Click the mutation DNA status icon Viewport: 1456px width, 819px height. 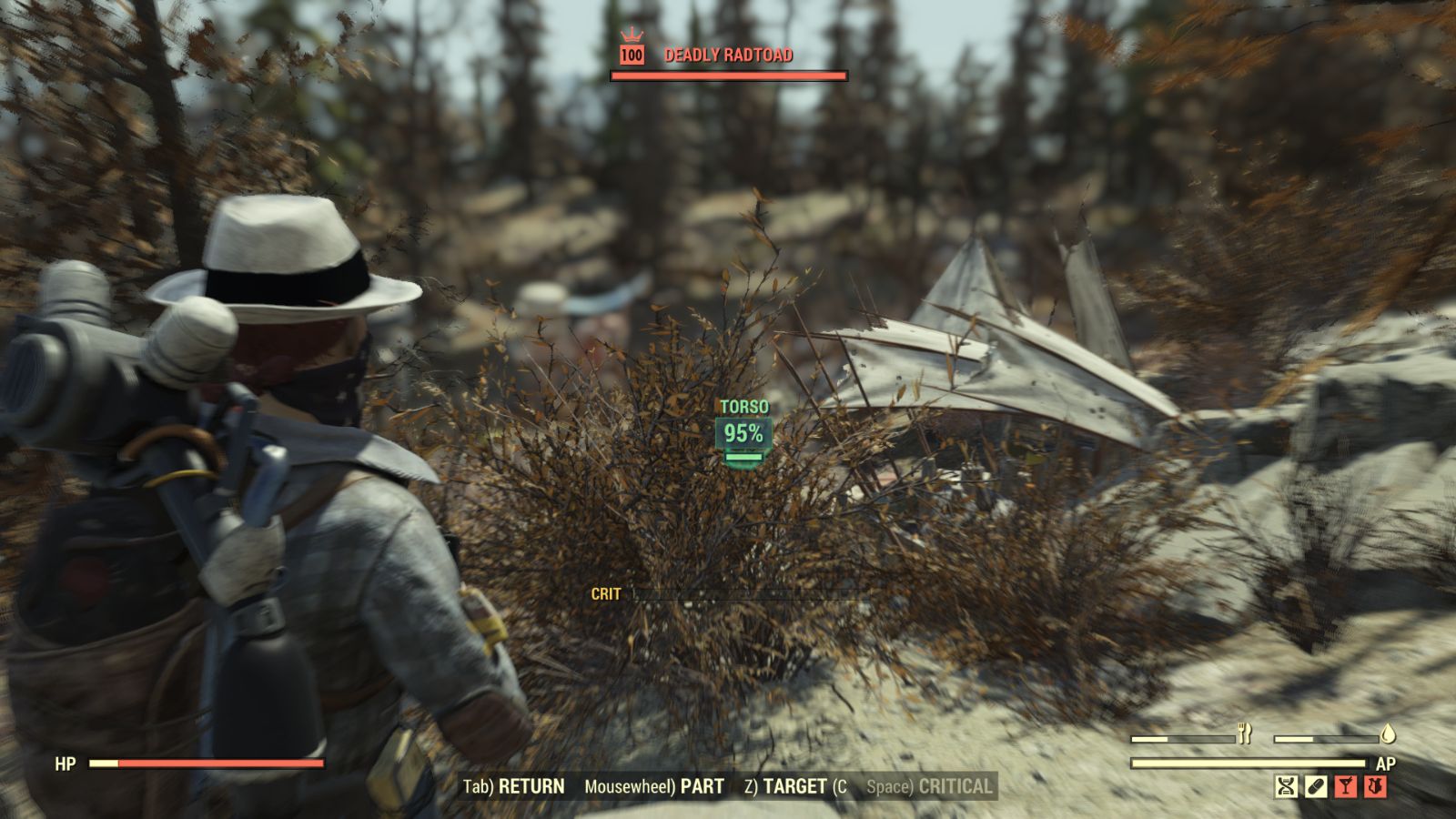(x=1286, y=786)
